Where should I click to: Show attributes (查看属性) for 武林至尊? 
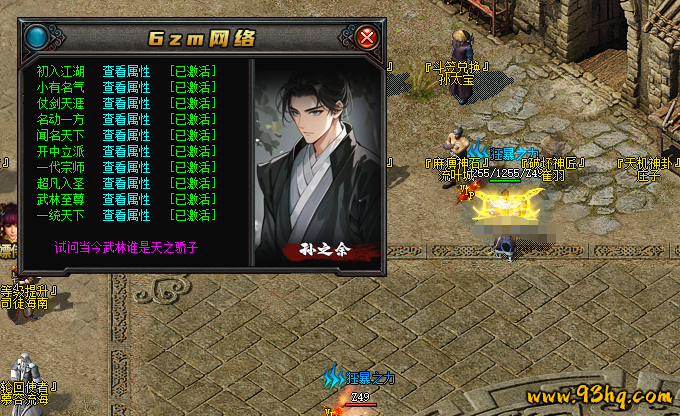click(126, 199)
